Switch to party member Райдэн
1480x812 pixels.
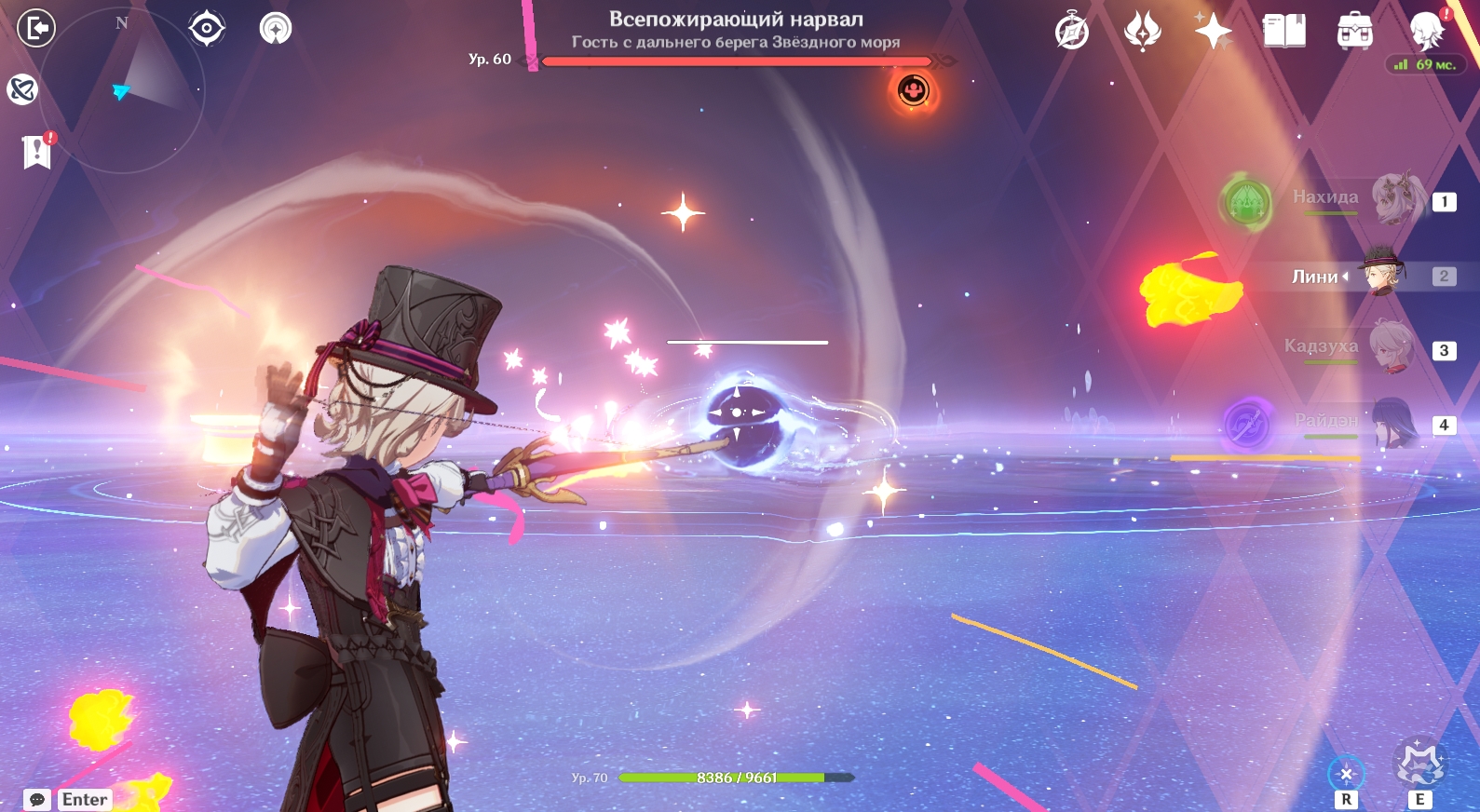pyautogui.click(x=1394, y=422)
